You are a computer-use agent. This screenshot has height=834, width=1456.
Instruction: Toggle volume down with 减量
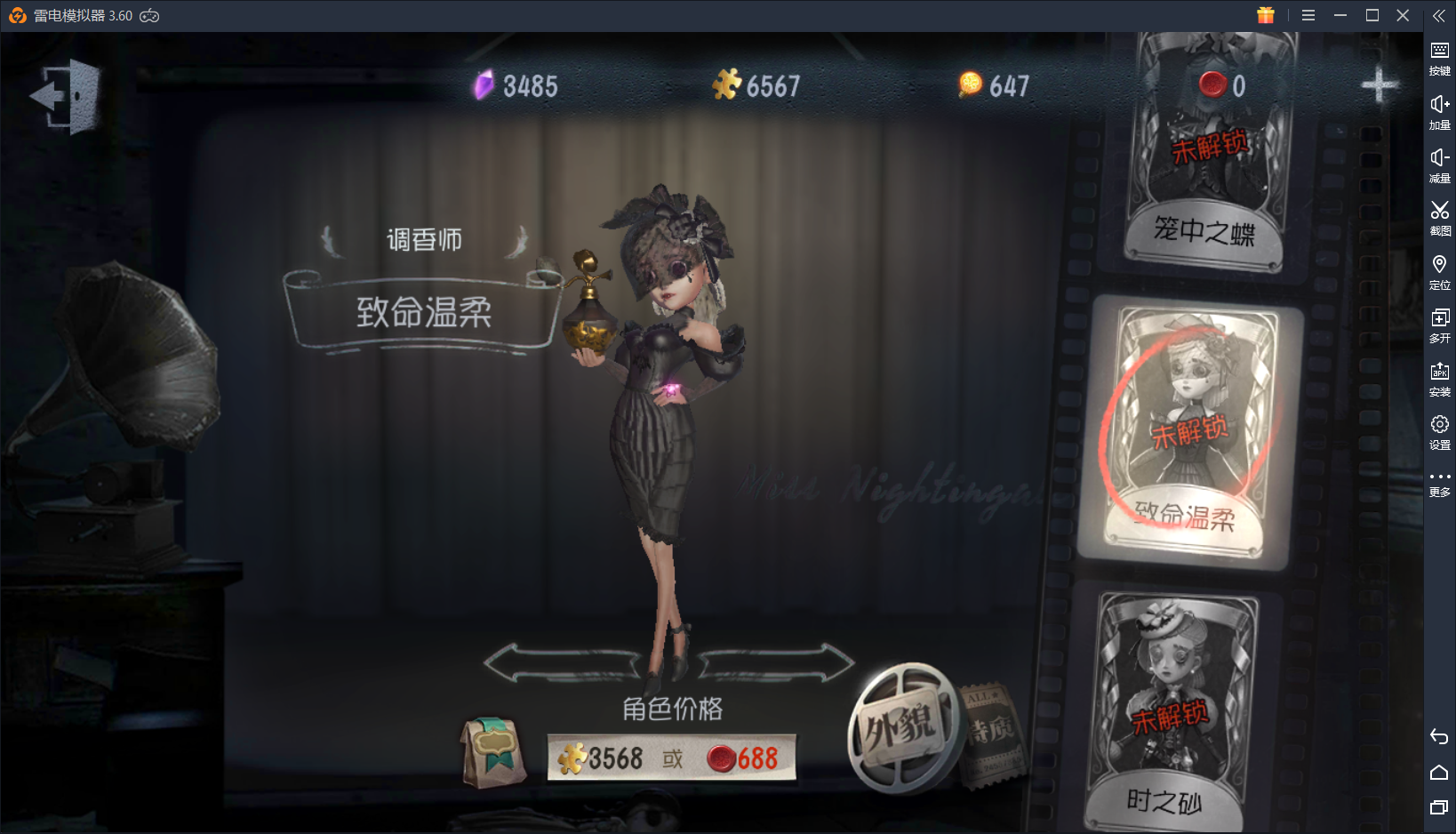[x=1439, y=163]
